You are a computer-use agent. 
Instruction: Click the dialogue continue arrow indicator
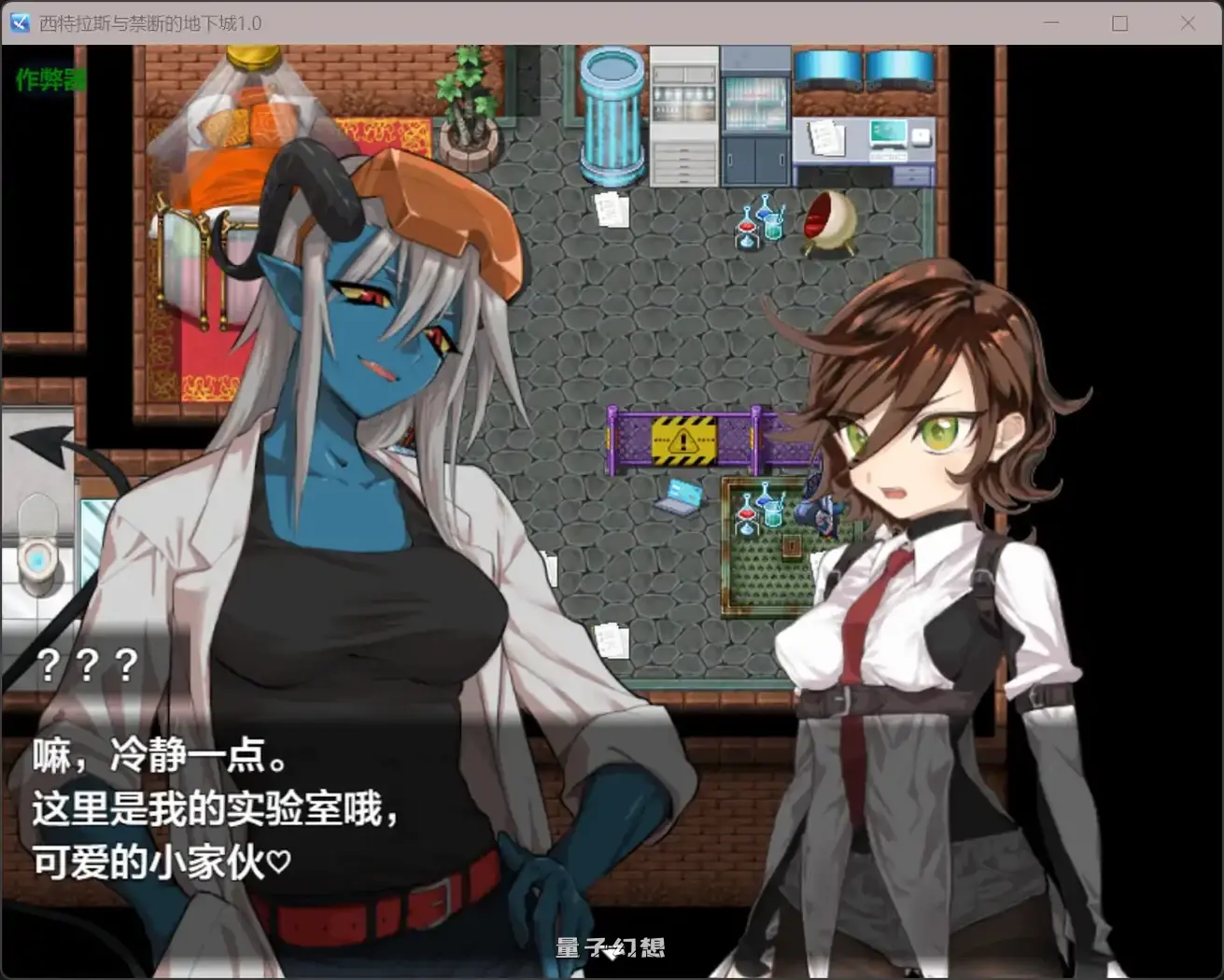pos(612,954)
